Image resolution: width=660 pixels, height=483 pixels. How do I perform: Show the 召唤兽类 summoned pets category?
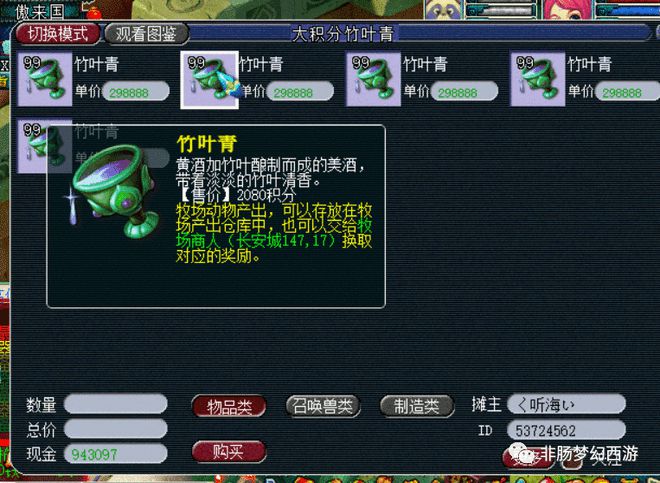click(x=321, y=406)
